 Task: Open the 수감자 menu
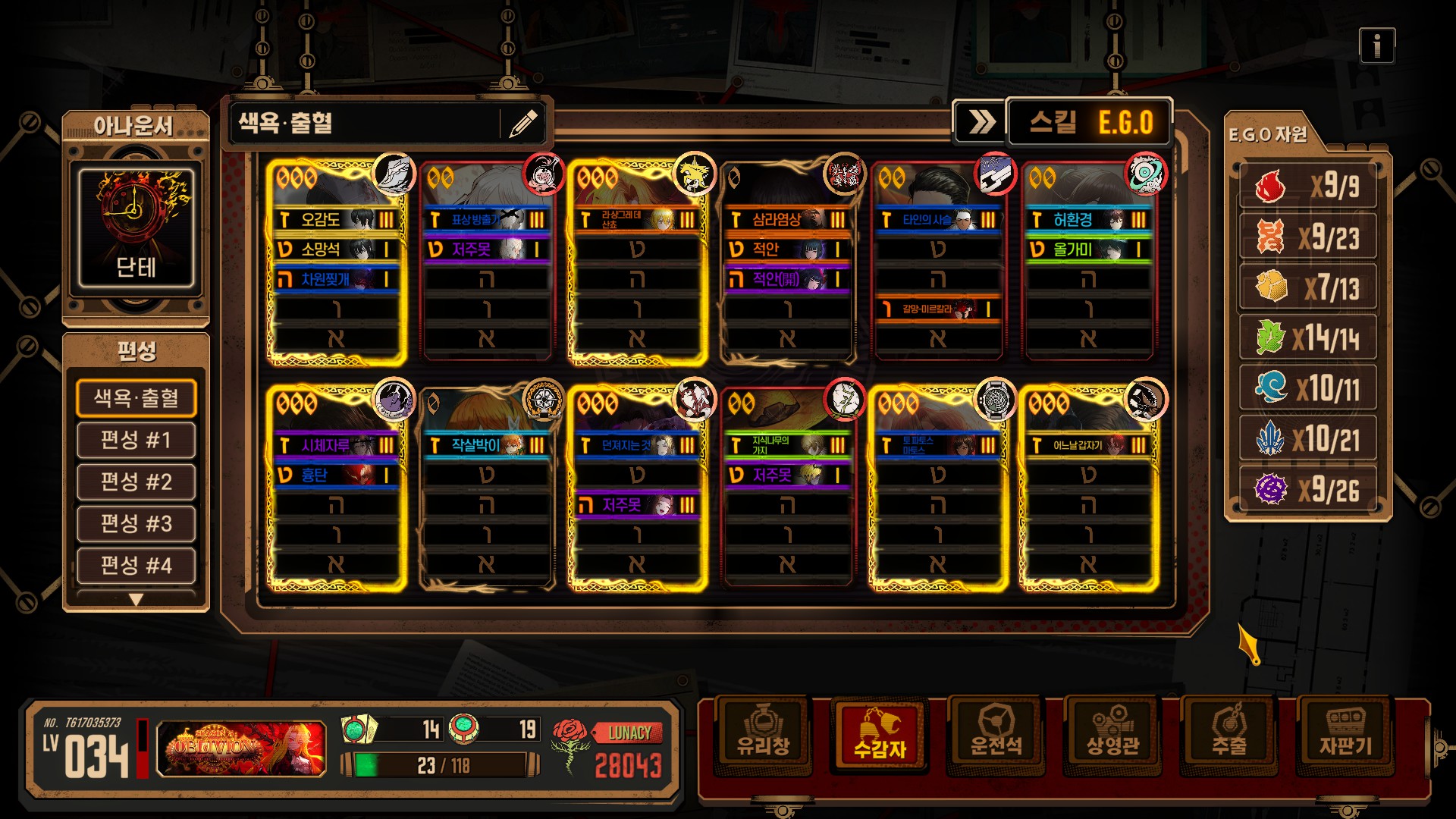[880, 733]
